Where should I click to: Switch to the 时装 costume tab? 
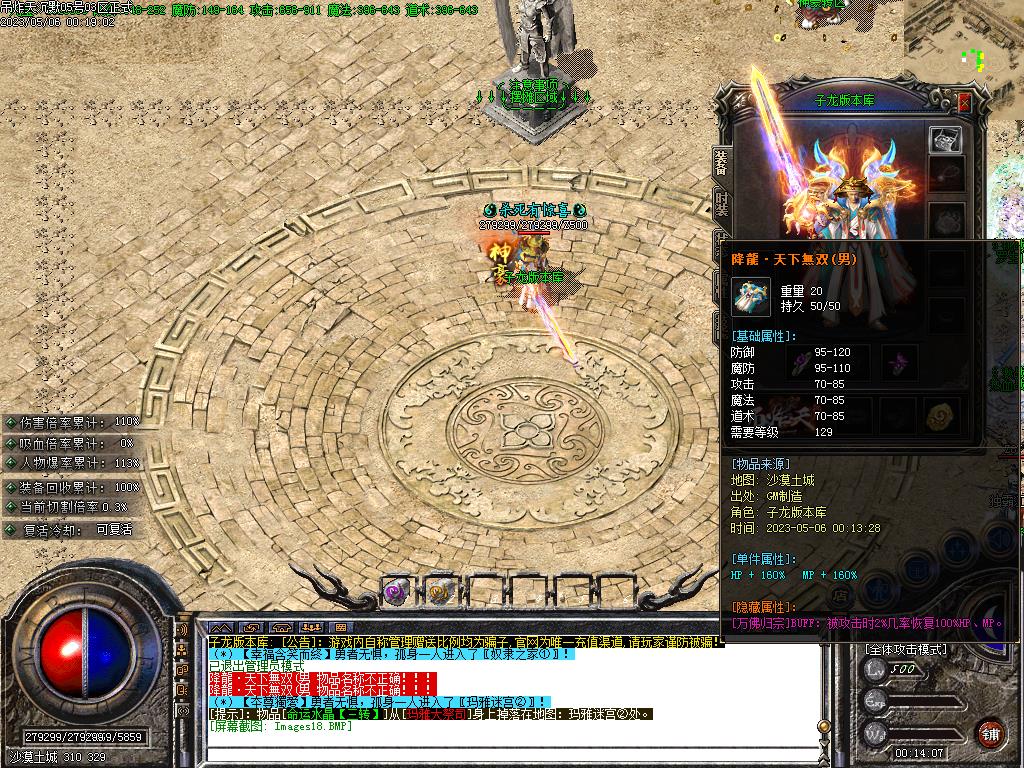pyautogui.click(x=720, y=205)
